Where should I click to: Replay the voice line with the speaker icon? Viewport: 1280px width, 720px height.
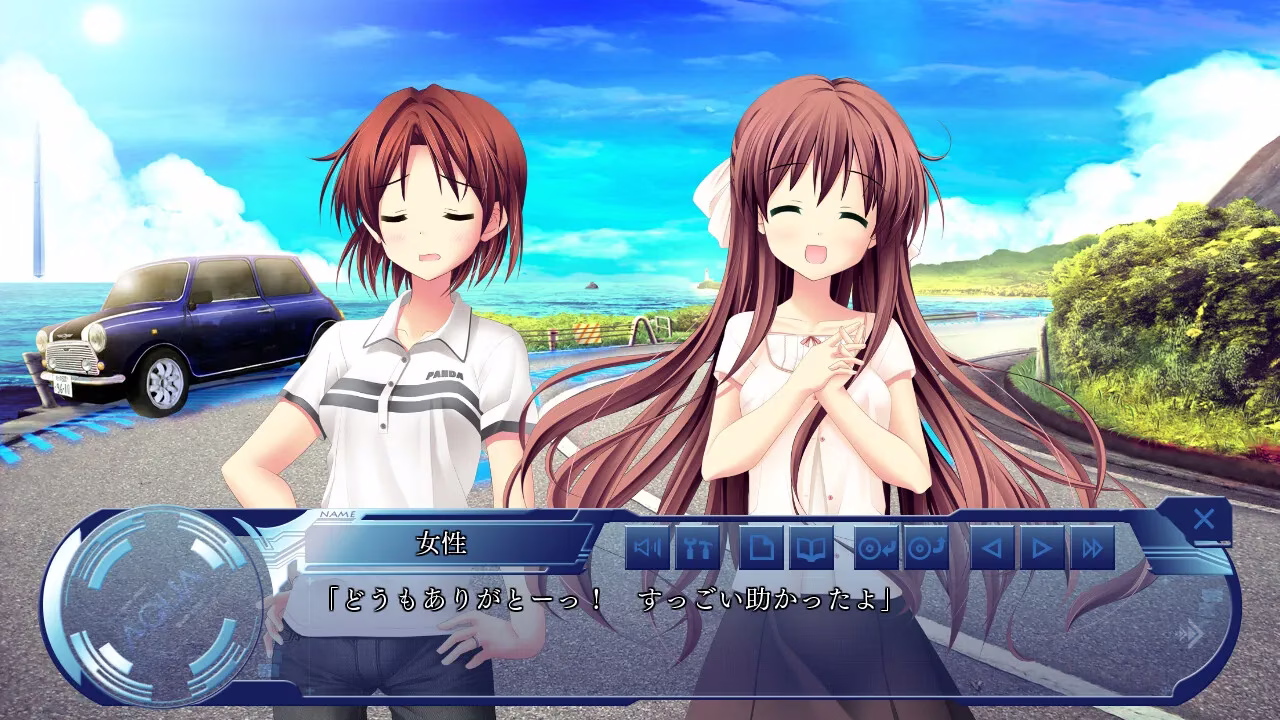coord(648,548)
